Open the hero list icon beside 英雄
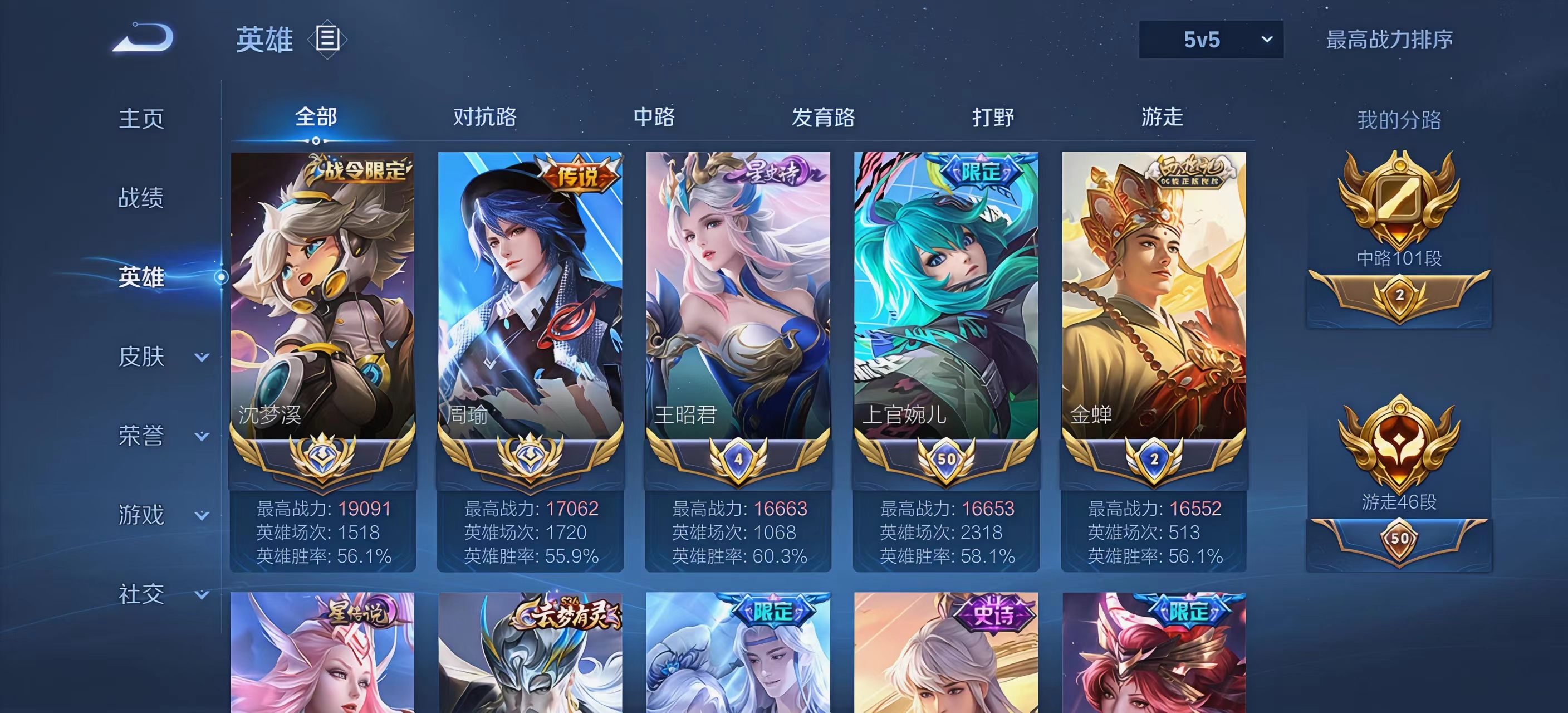Screen dimensions: 1568x713 (327, 39)
